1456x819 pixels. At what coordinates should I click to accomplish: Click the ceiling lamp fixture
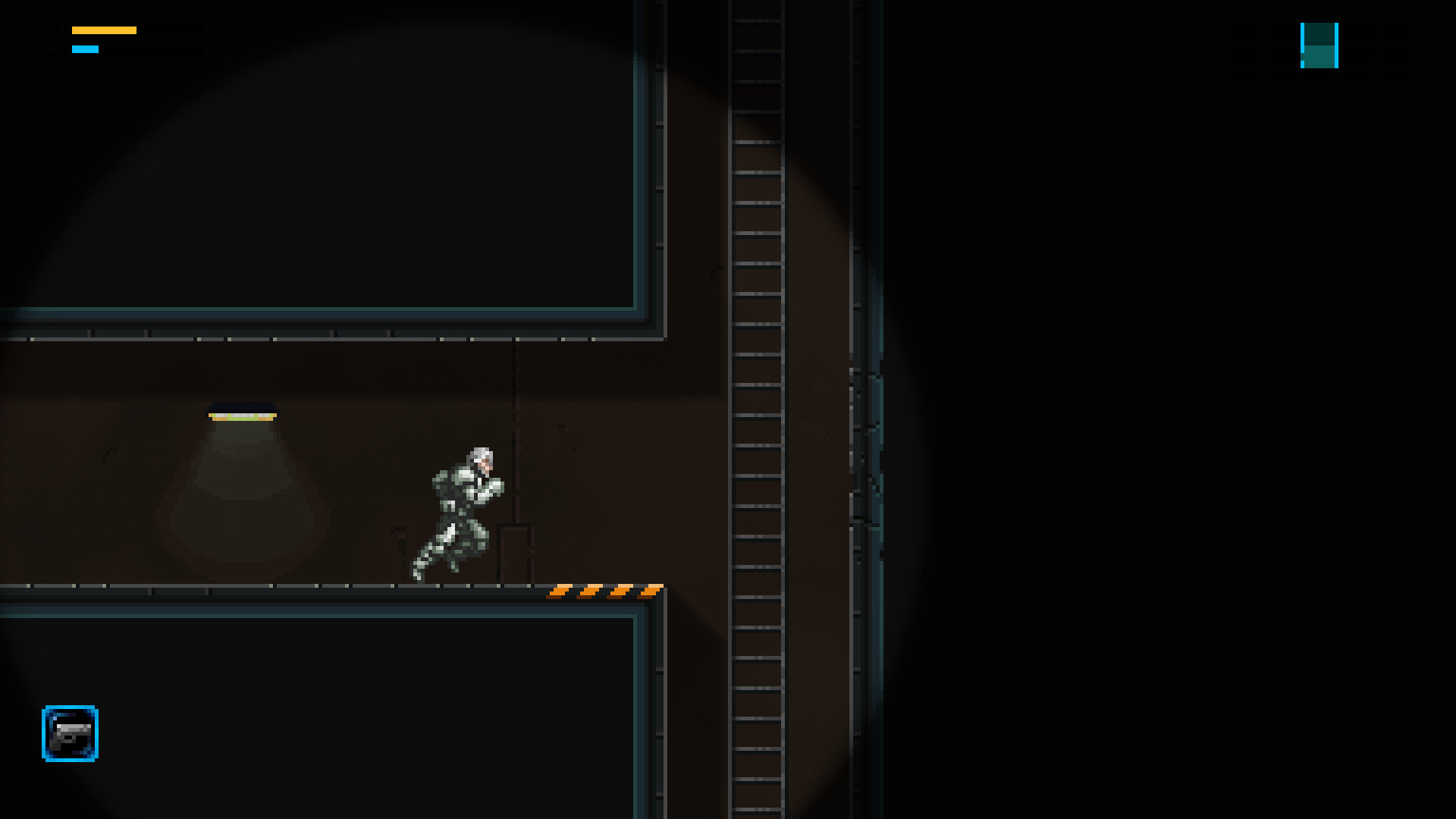(x=241, y=414)
